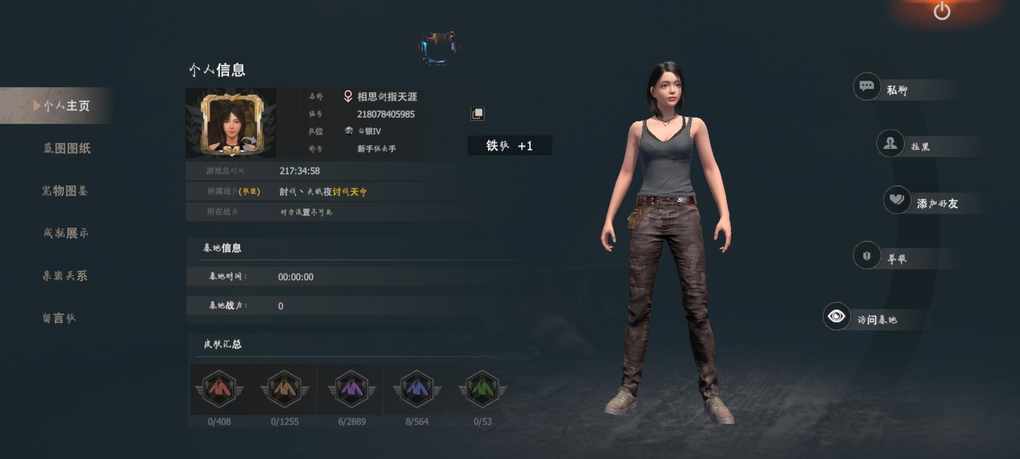Open the green outfit skin icon
The image size is (1020, 459).
point(482,388)
